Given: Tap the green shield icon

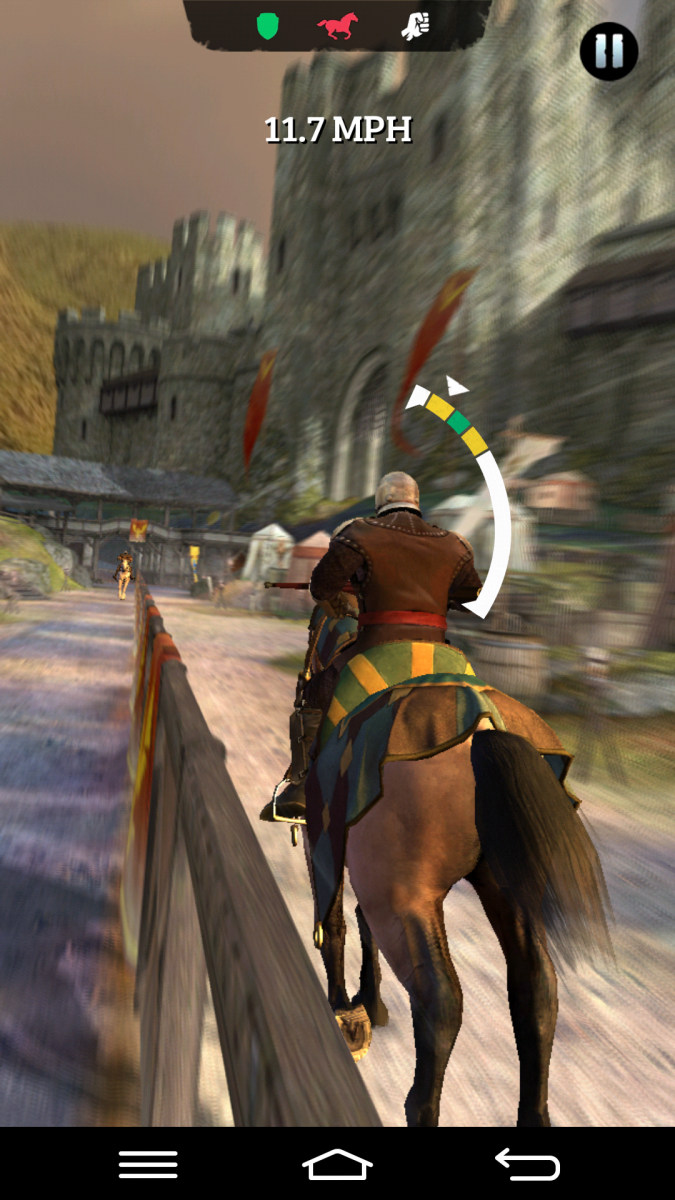Looking at the screenshot, I should pyautogui.click(x=266, y=26).
